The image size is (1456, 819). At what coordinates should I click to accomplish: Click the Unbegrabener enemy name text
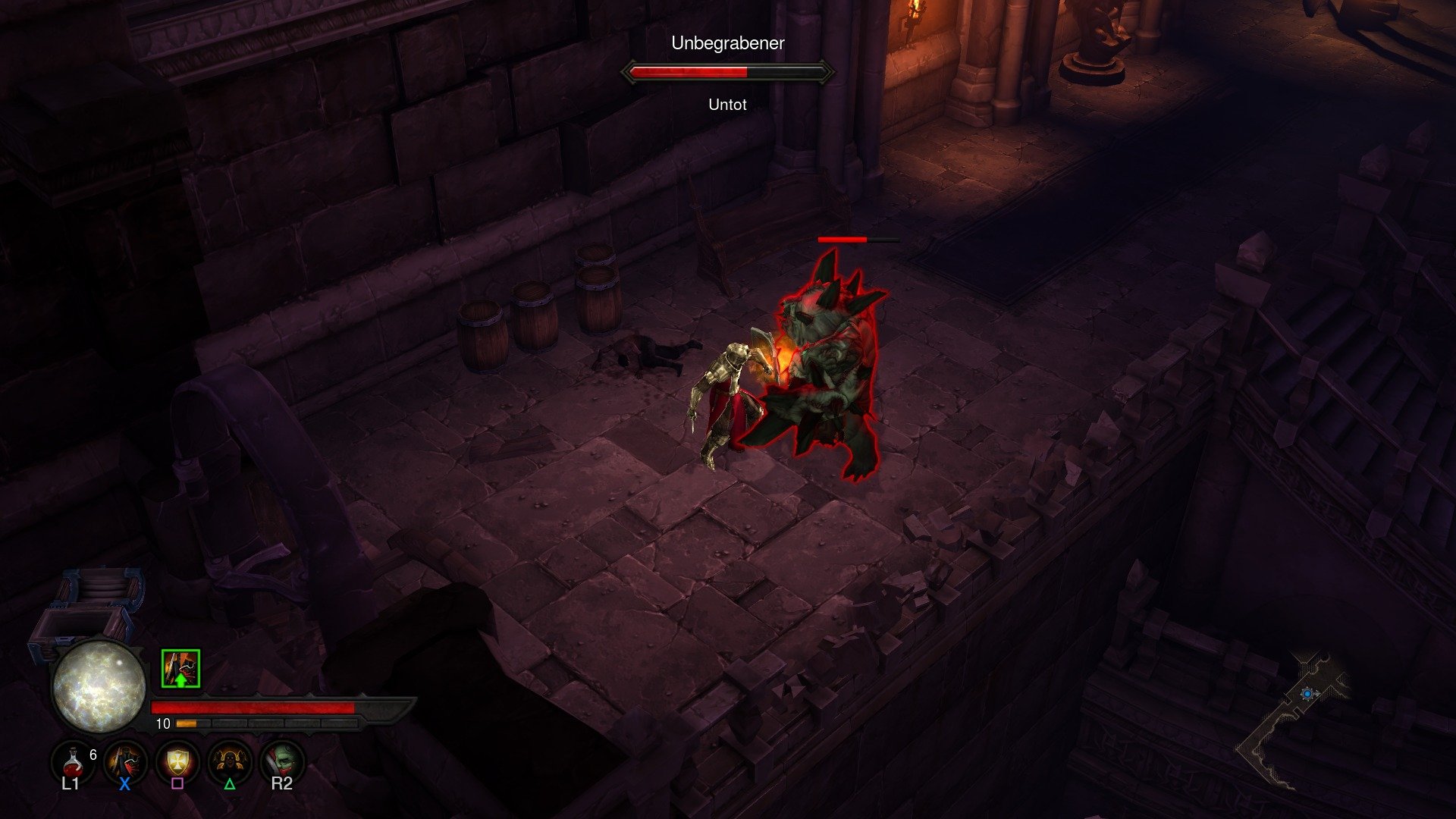pyautogui.click(x=728, y=44)
